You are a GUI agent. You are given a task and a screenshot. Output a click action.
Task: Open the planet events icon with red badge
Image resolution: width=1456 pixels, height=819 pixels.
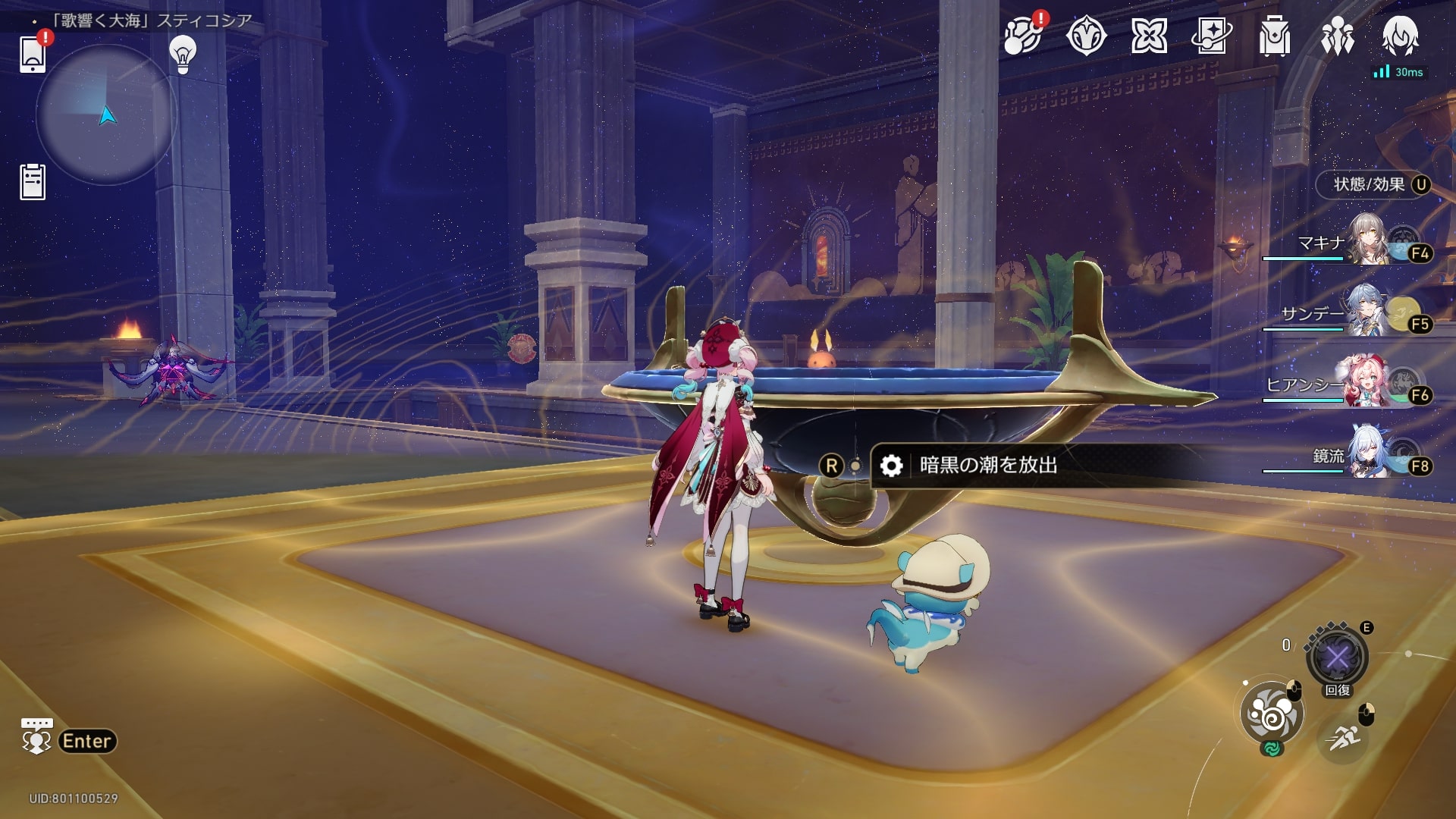(1021, 36)
